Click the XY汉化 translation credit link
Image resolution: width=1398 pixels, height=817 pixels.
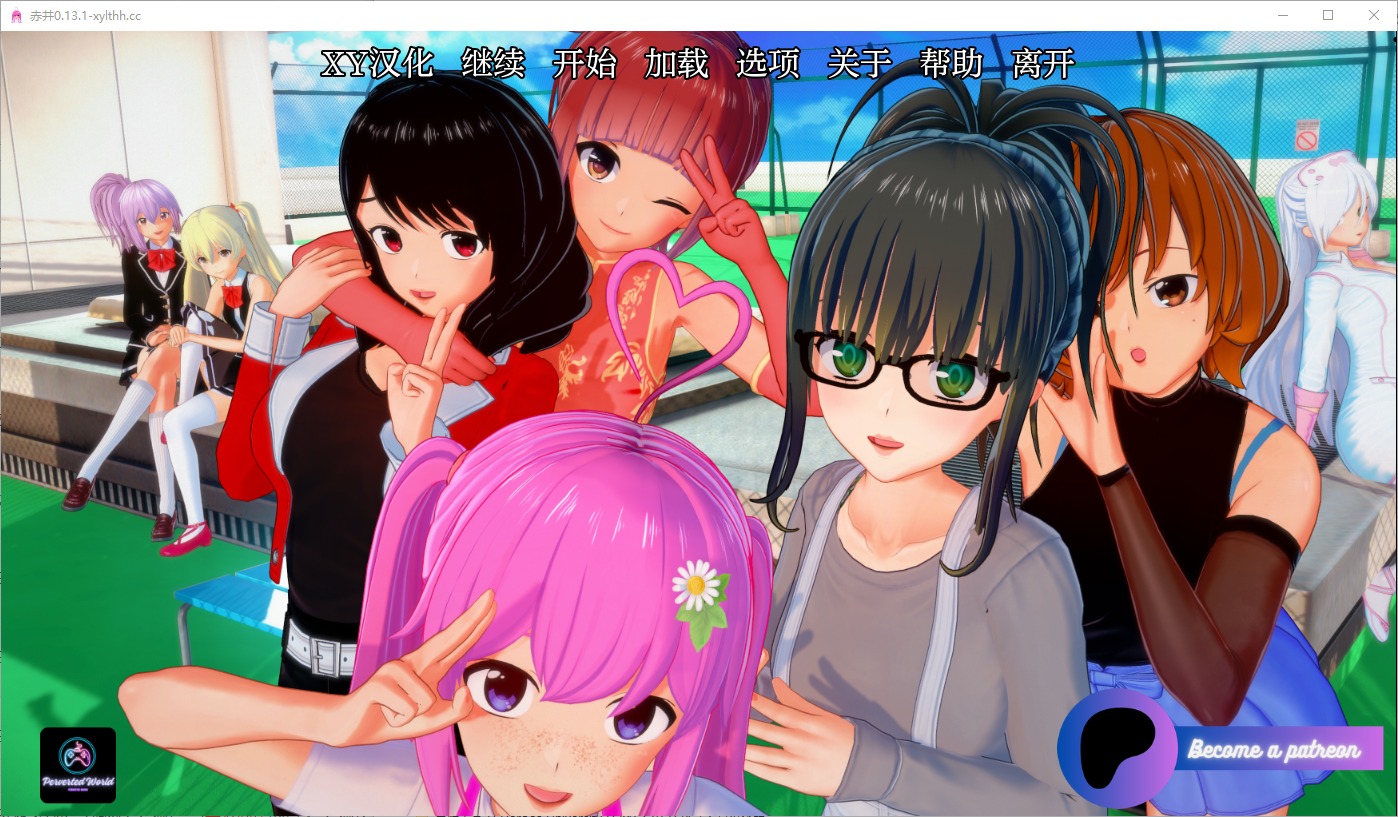375,64
